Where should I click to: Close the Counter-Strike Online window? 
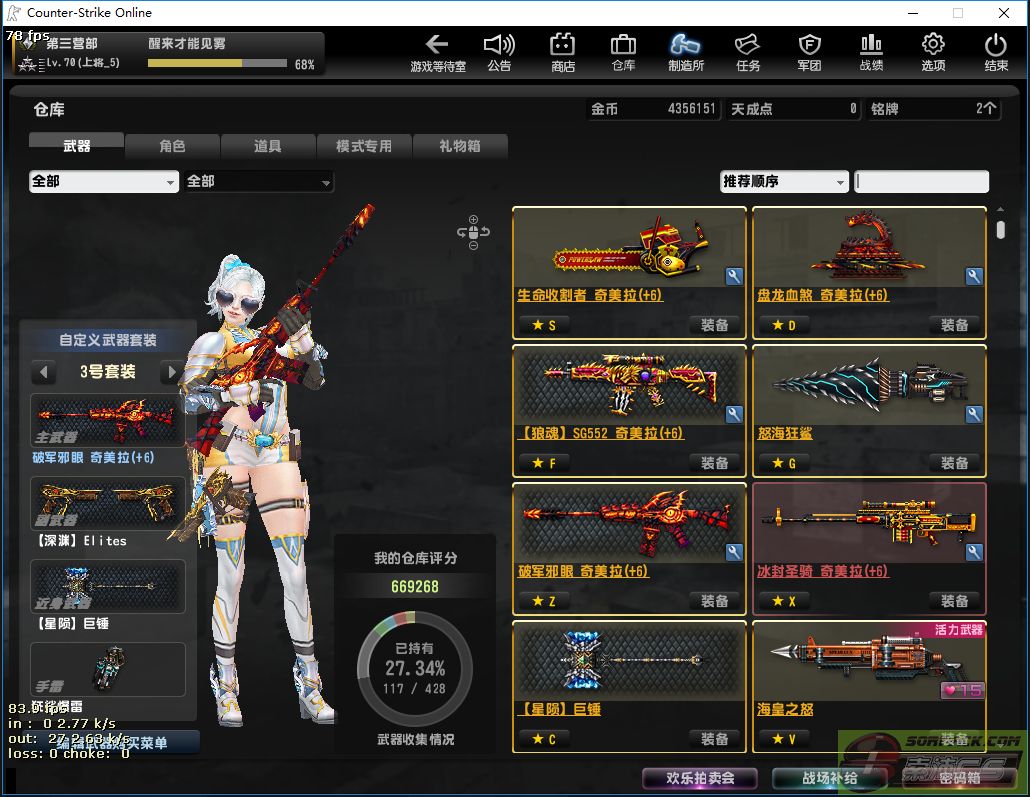click(x=1004, y=13)
